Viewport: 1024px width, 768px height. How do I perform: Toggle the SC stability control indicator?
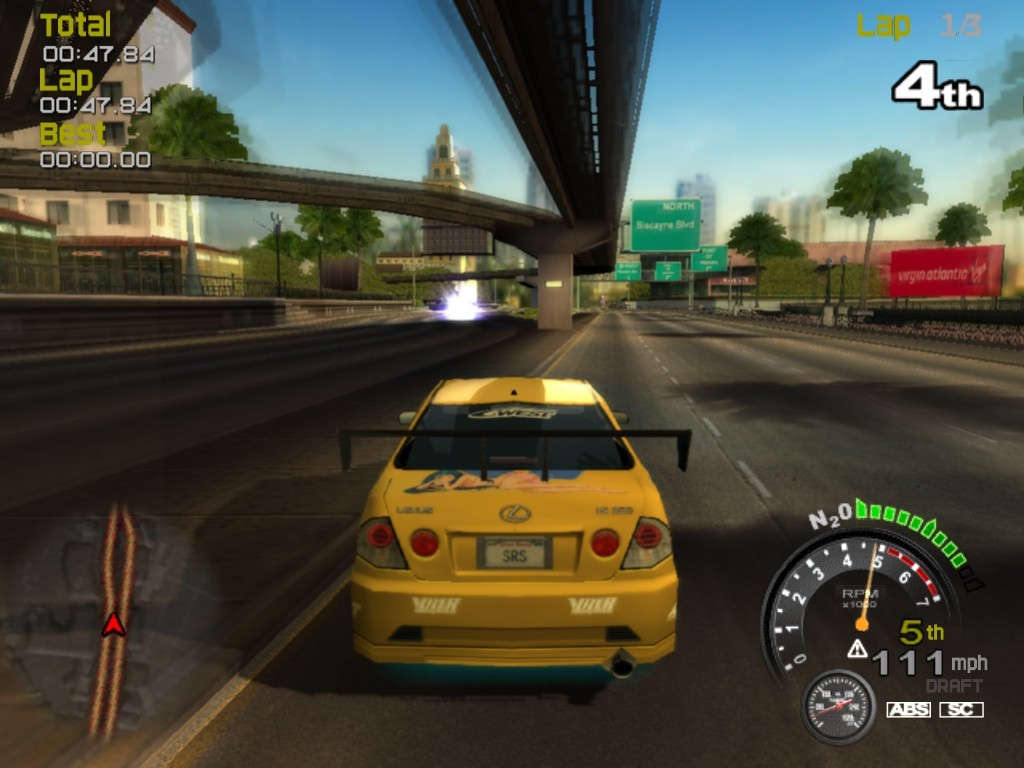961,709
